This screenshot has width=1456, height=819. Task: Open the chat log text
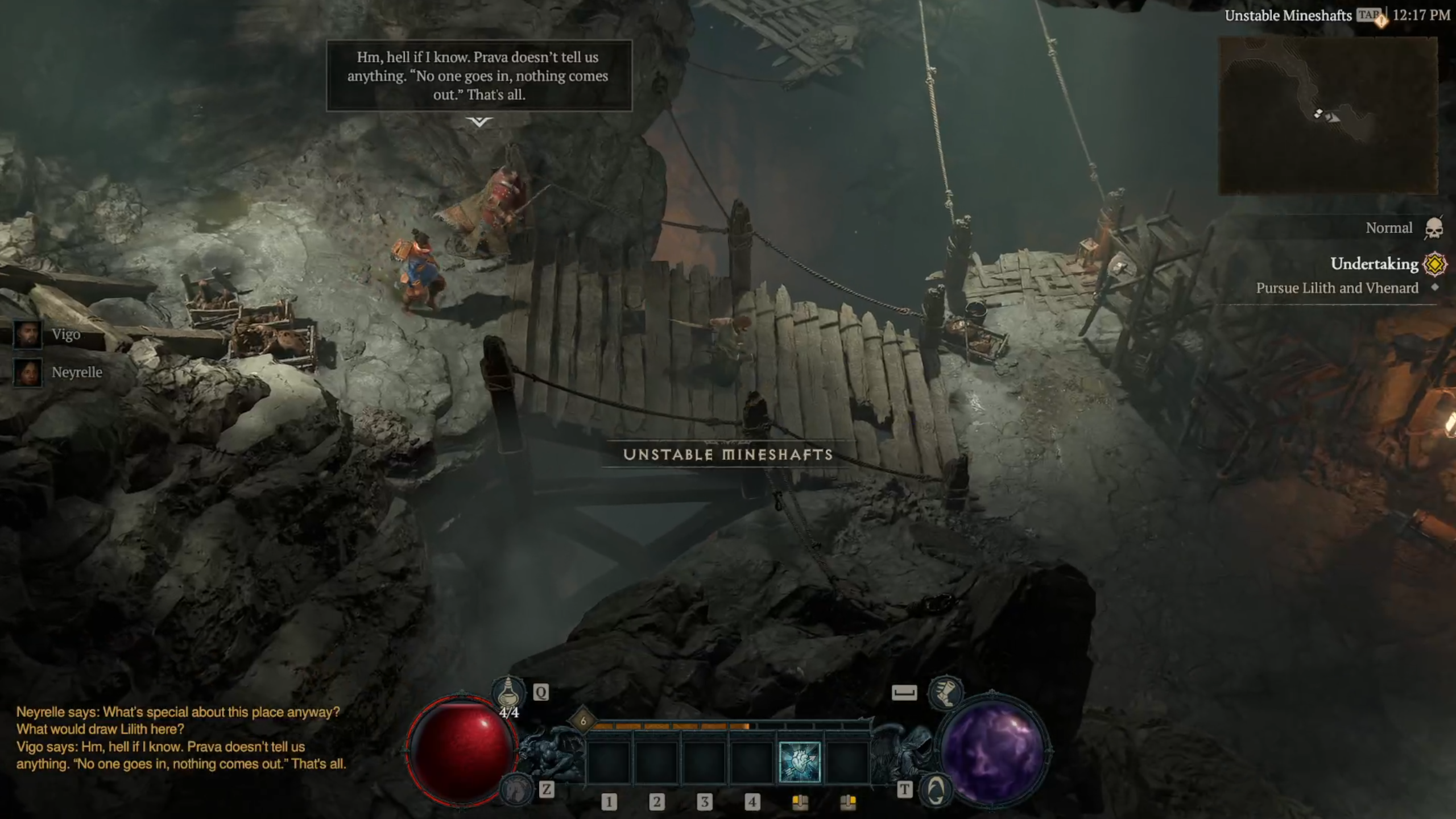point(181,738)
